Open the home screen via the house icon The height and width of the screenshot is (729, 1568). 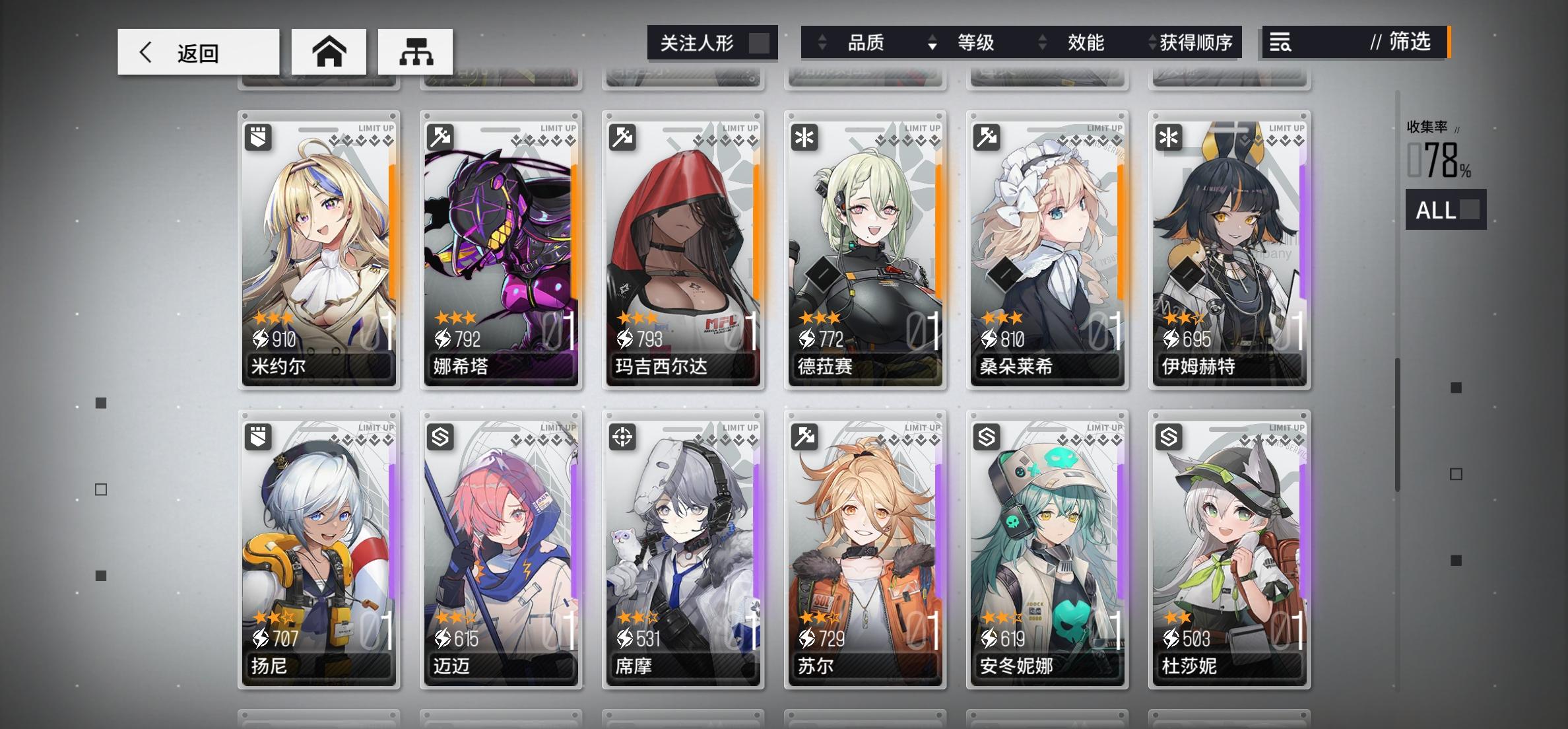(x=330, y=51)
